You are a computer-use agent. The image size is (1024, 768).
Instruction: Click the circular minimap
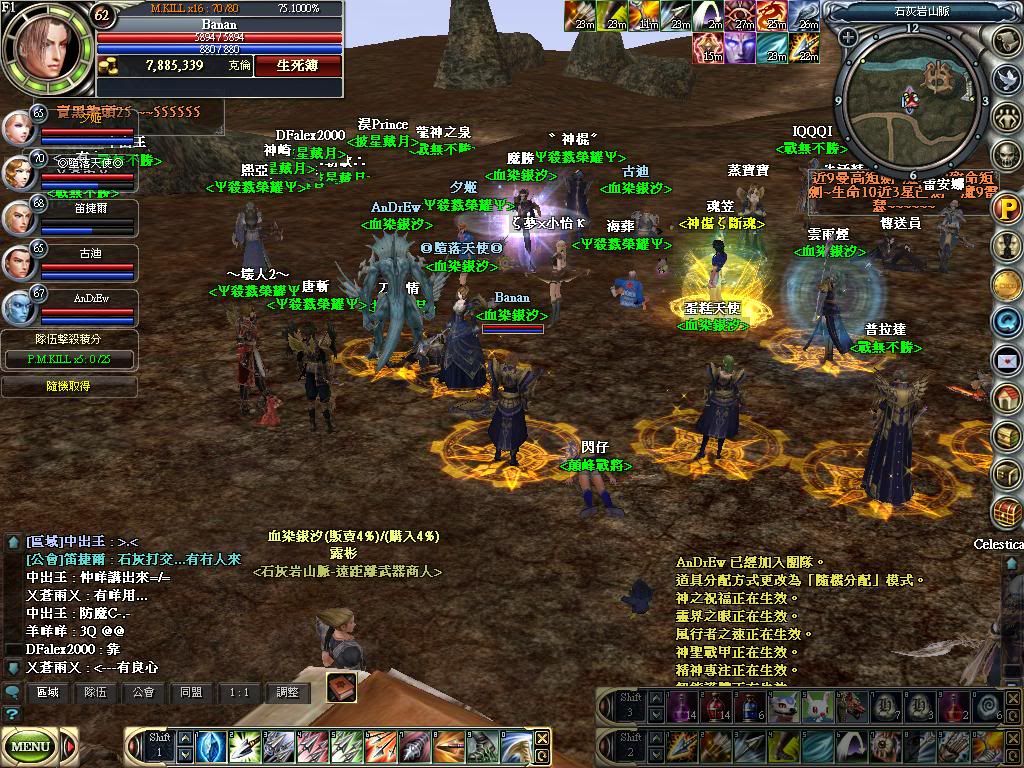click(x=911, y=100)
